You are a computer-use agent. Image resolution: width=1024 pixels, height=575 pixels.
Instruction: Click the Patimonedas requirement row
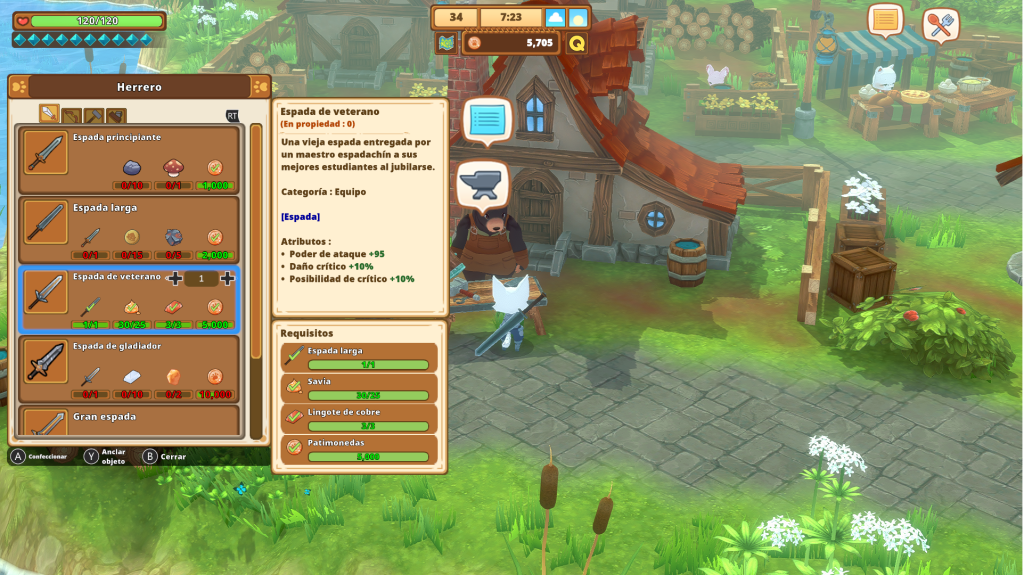pyautogui.click(x=360, y=449)
